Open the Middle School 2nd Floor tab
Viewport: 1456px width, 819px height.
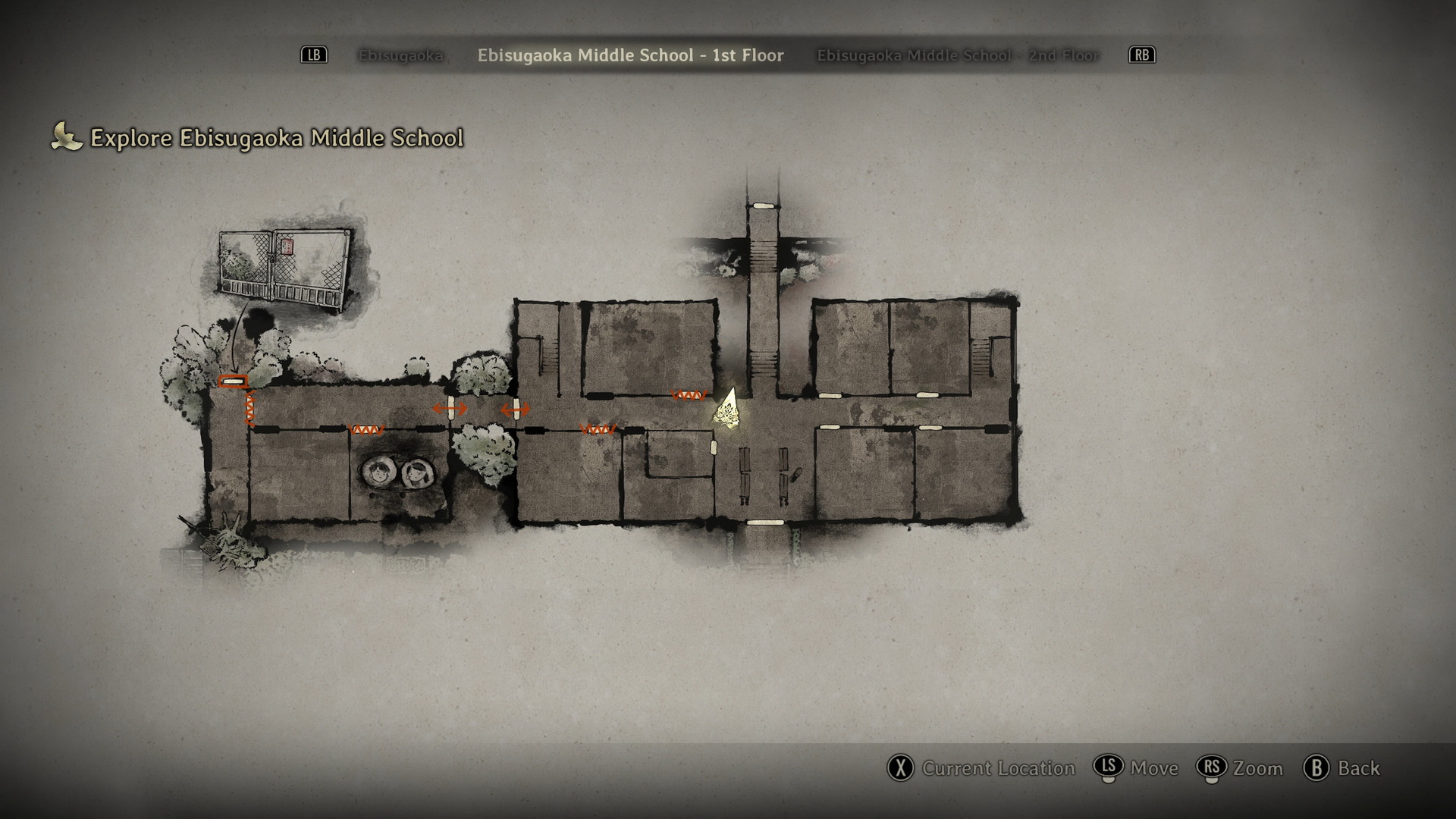pyautogui.click(x=957, y=55)
